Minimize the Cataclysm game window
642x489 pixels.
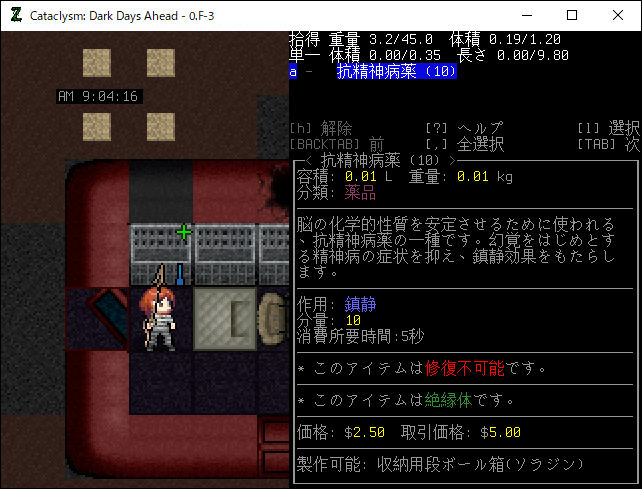point(526,16)
